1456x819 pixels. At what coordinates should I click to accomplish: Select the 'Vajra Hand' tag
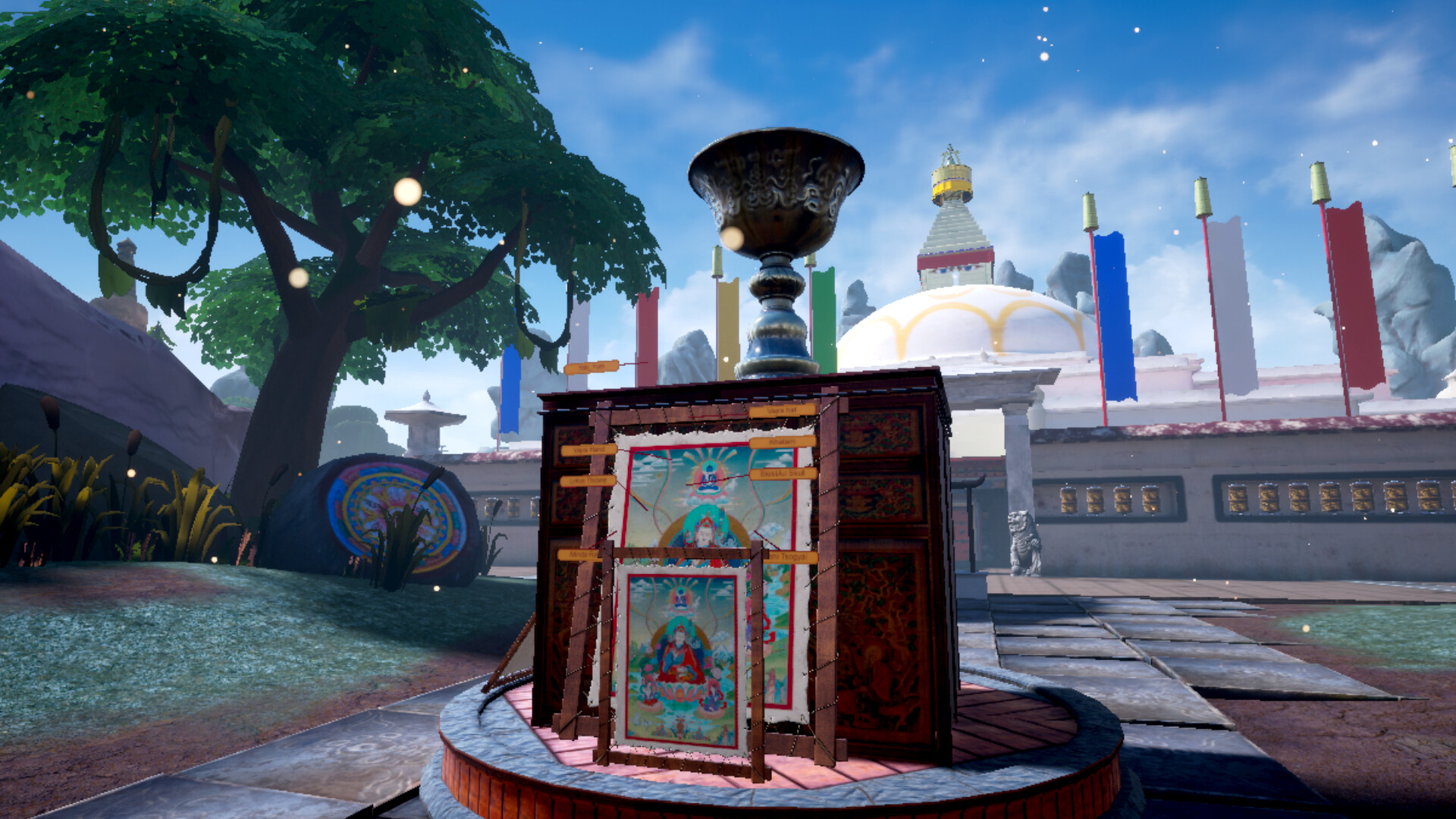click(x=589, y=449)
